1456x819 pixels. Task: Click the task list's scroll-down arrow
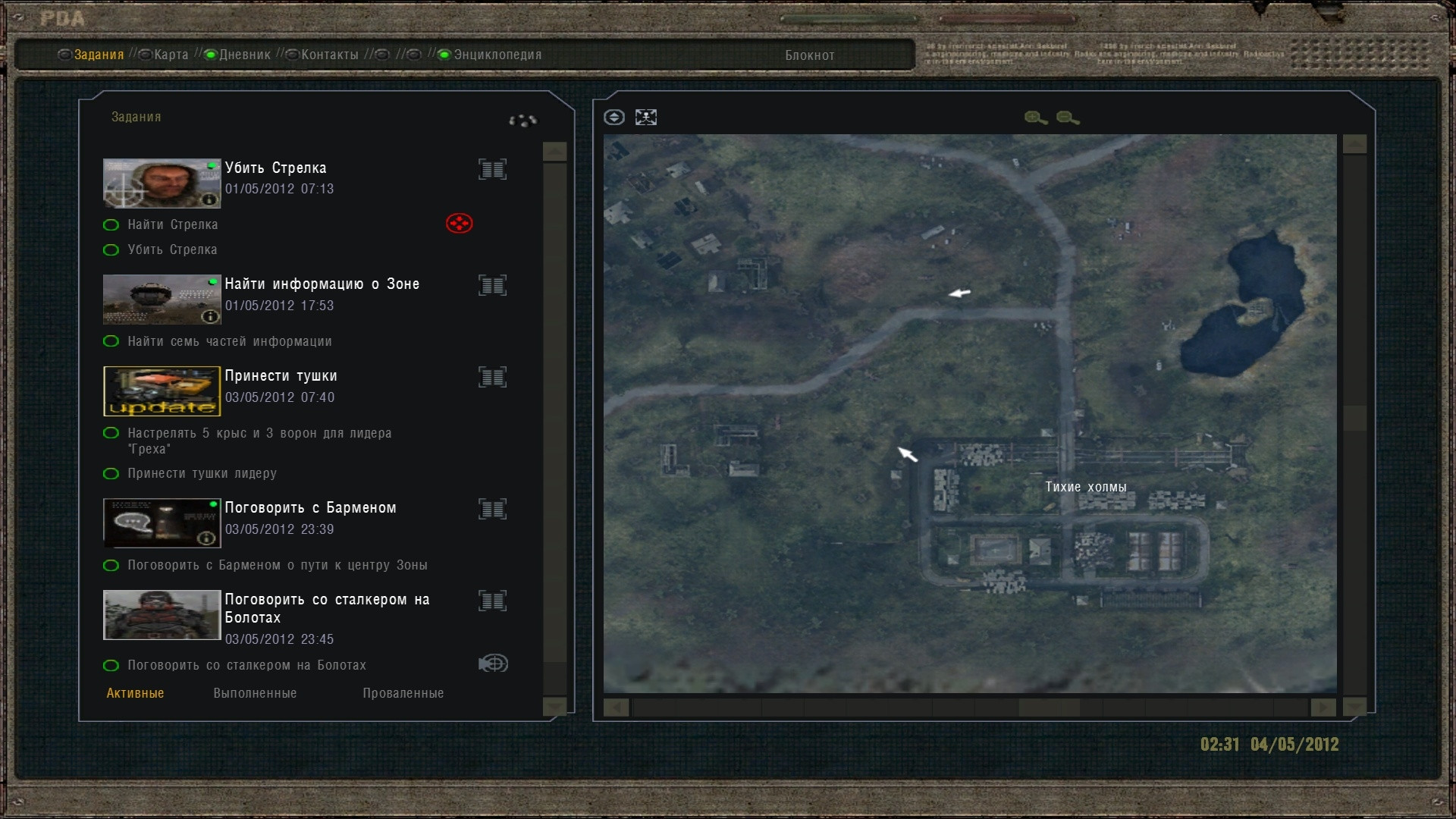click(555, 707)
